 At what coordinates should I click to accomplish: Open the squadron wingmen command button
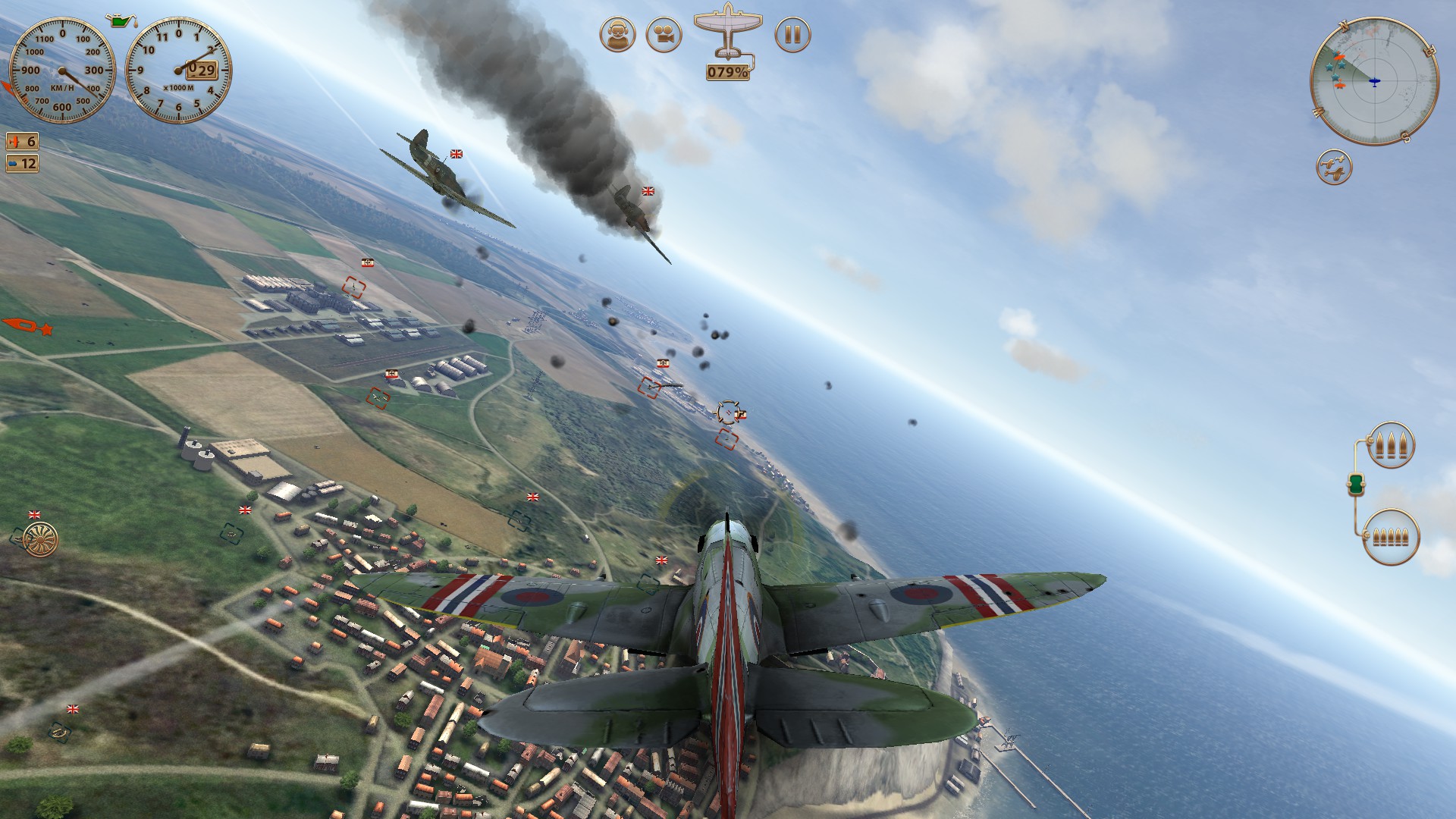[1334, 168]
